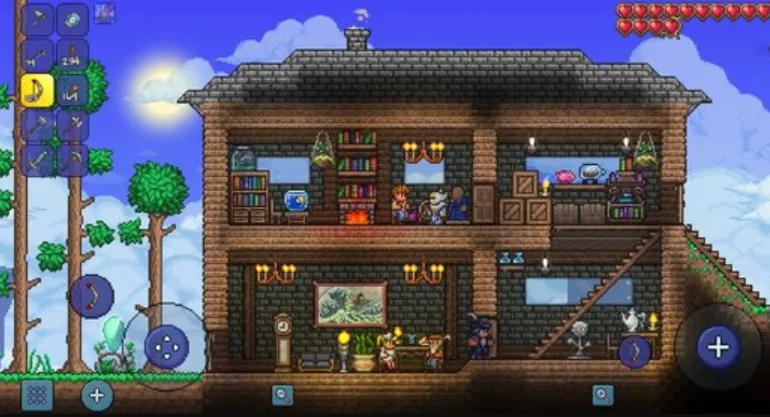The width and height of the screenshot is (770, 417).
Task: Fire the bow button beside the aiming joystick
Action: pos(635,350)
